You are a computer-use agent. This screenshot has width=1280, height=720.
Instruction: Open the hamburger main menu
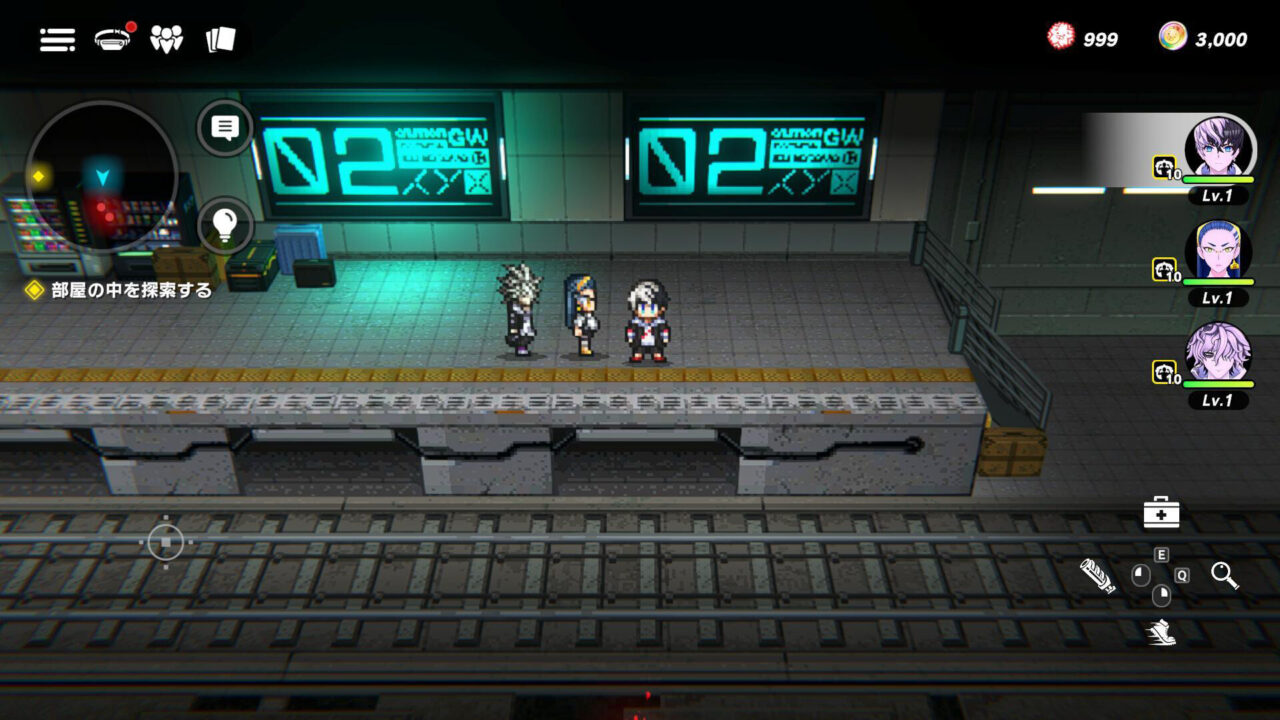tap(57, 40)
